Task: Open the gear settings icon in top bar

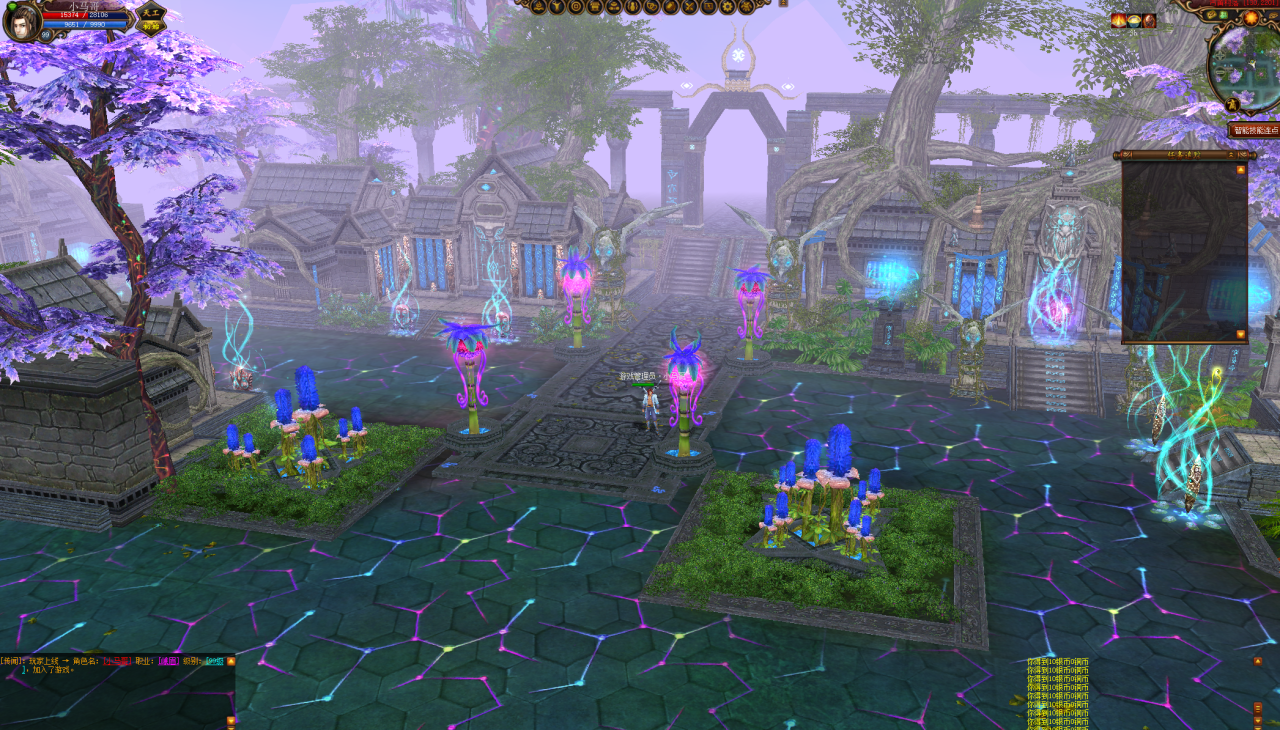Action: 727,7
